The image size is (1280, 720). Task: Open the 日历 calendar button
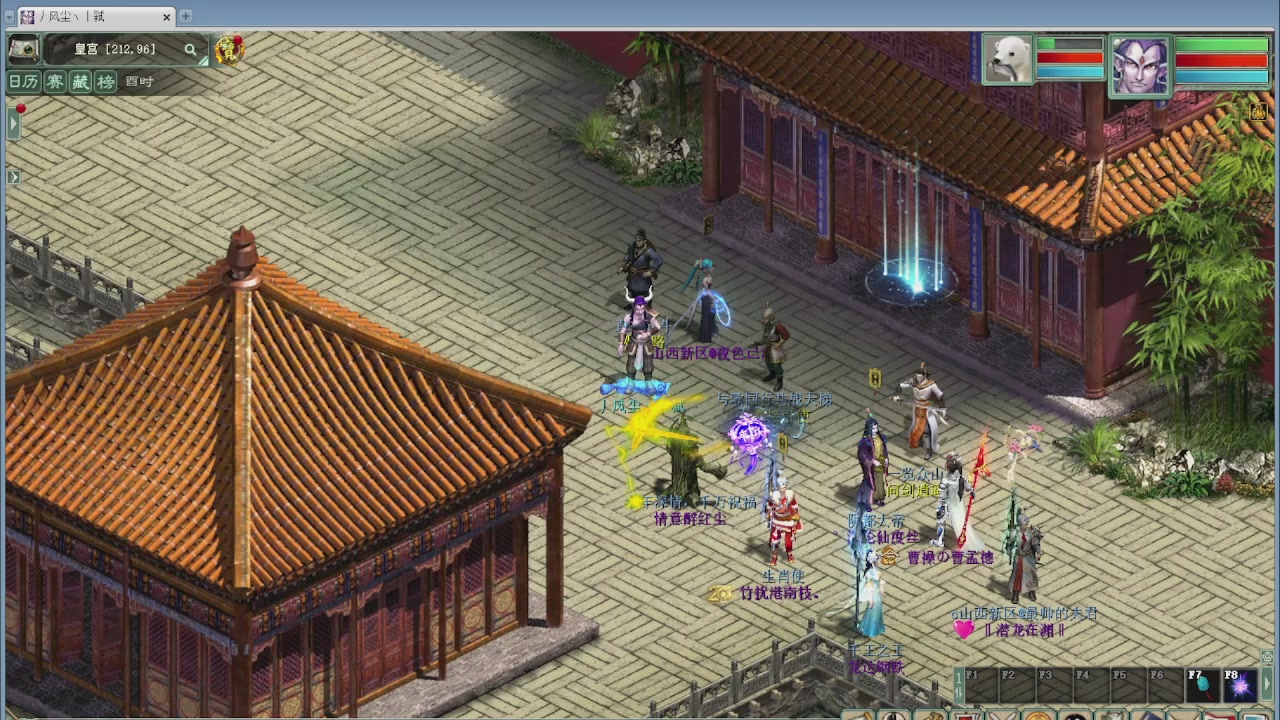23,81
